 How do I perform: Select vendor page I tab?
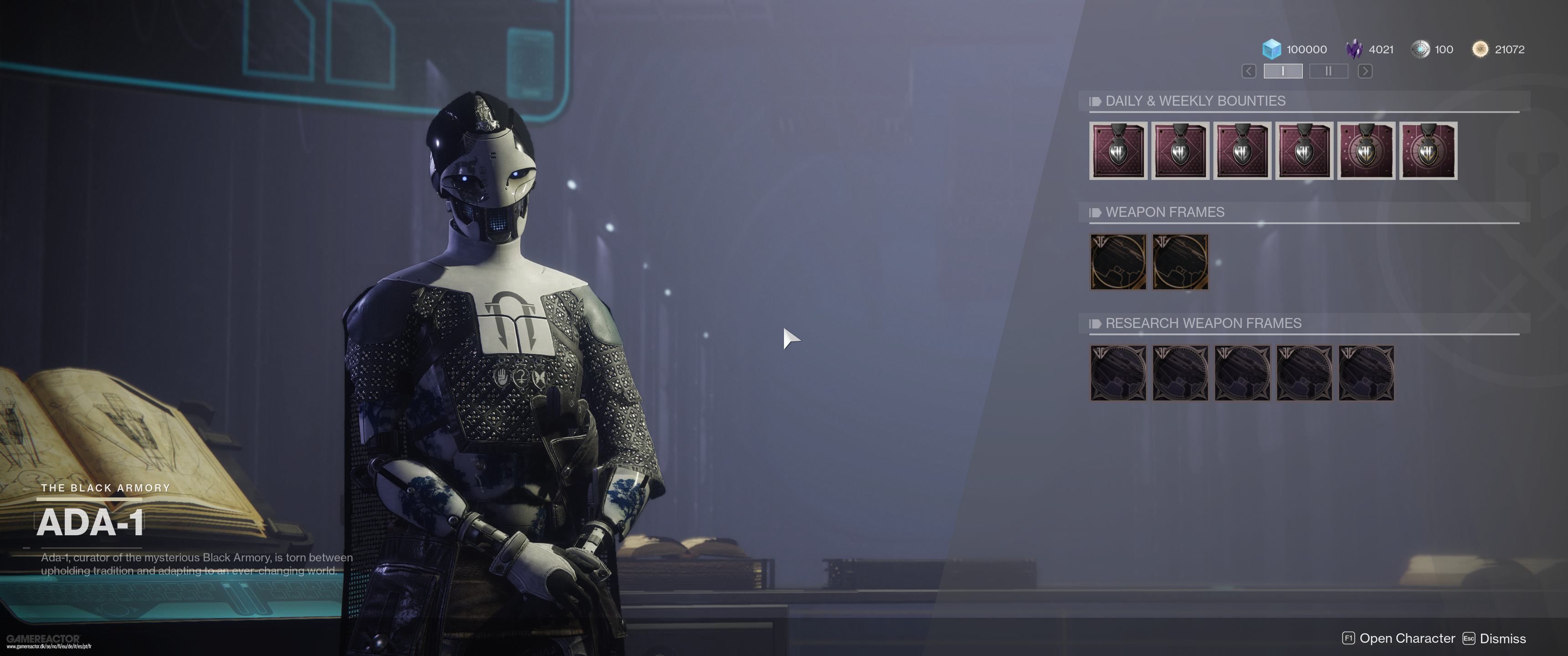[1284, 71]
